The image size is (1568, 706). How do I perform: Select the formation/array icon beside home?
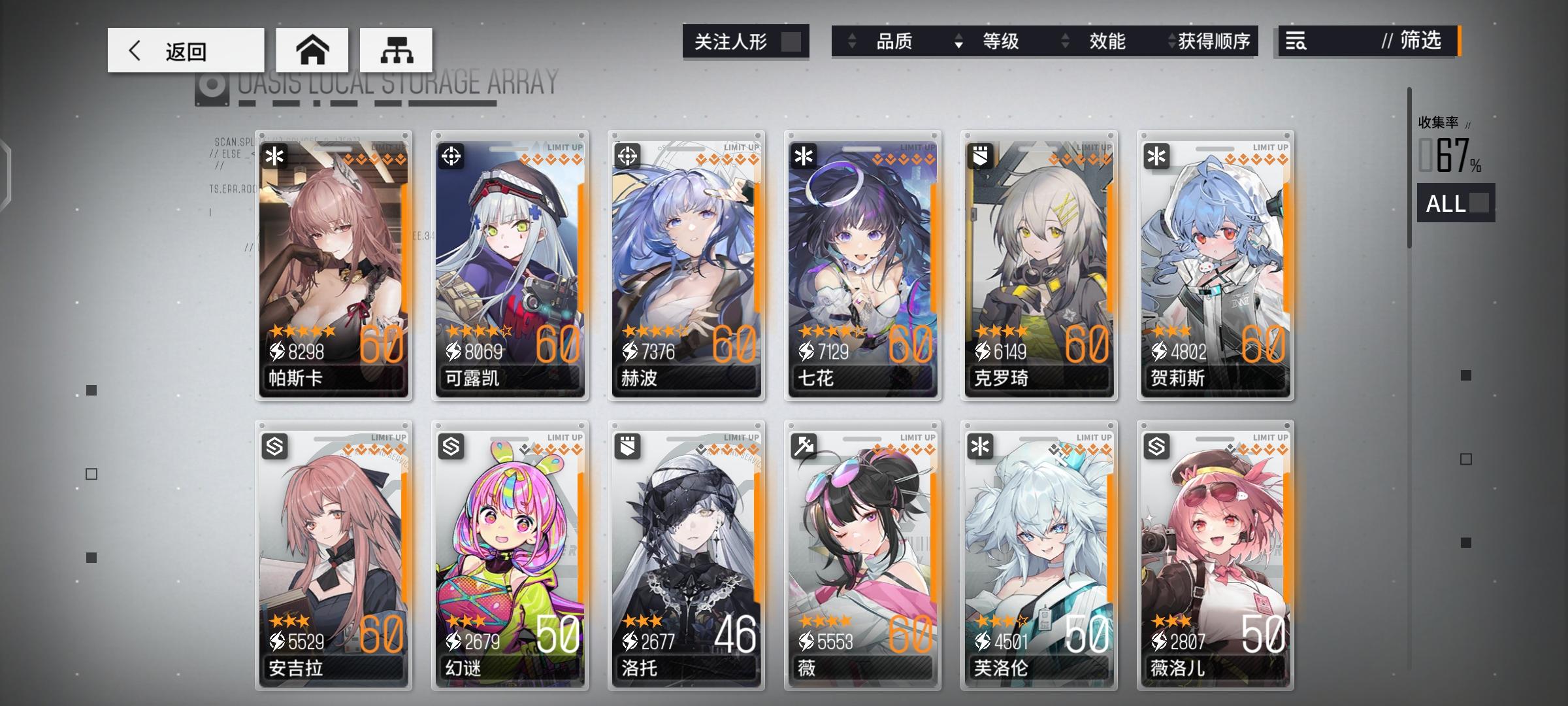point(395,49)
